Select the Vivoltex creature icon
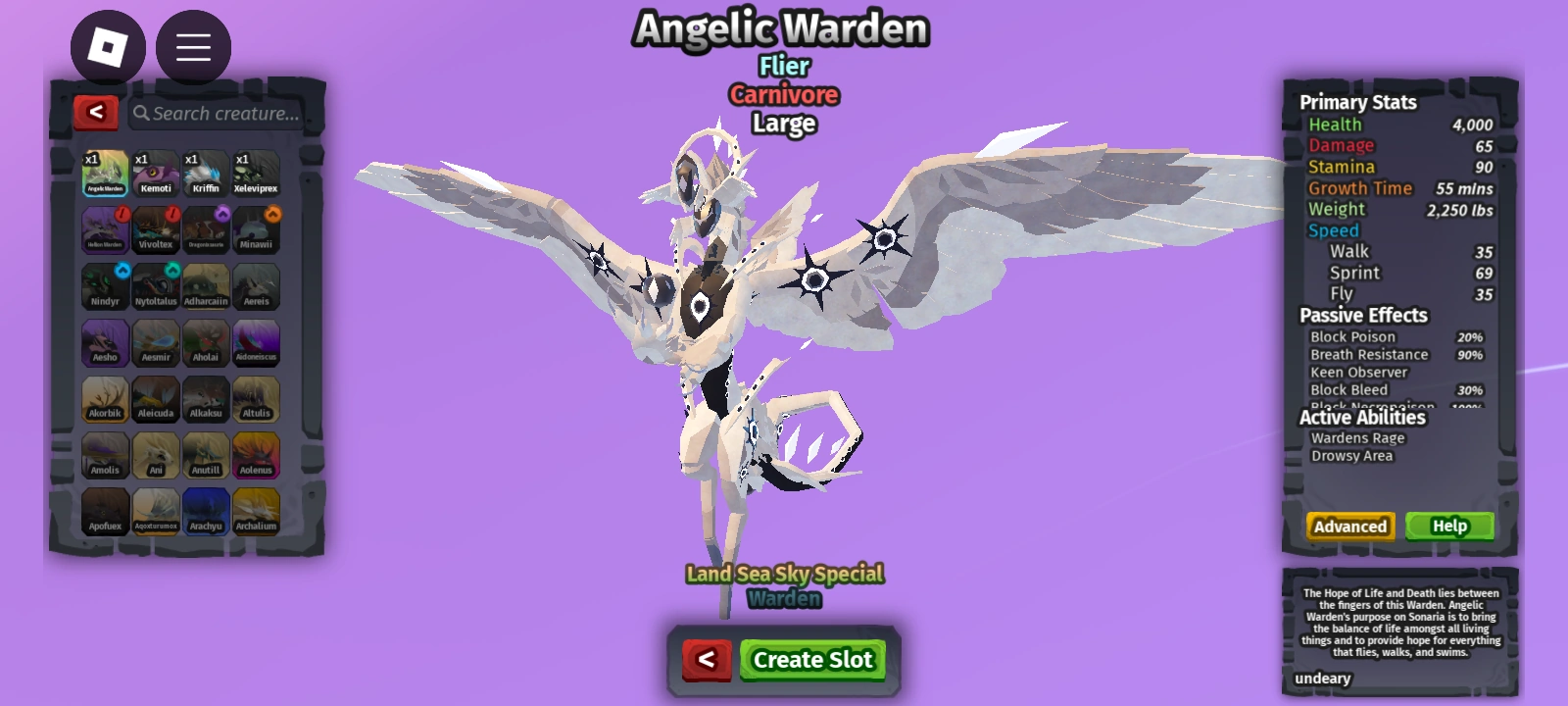Viewport: 1568px width, 706px height. pos(155,228)
